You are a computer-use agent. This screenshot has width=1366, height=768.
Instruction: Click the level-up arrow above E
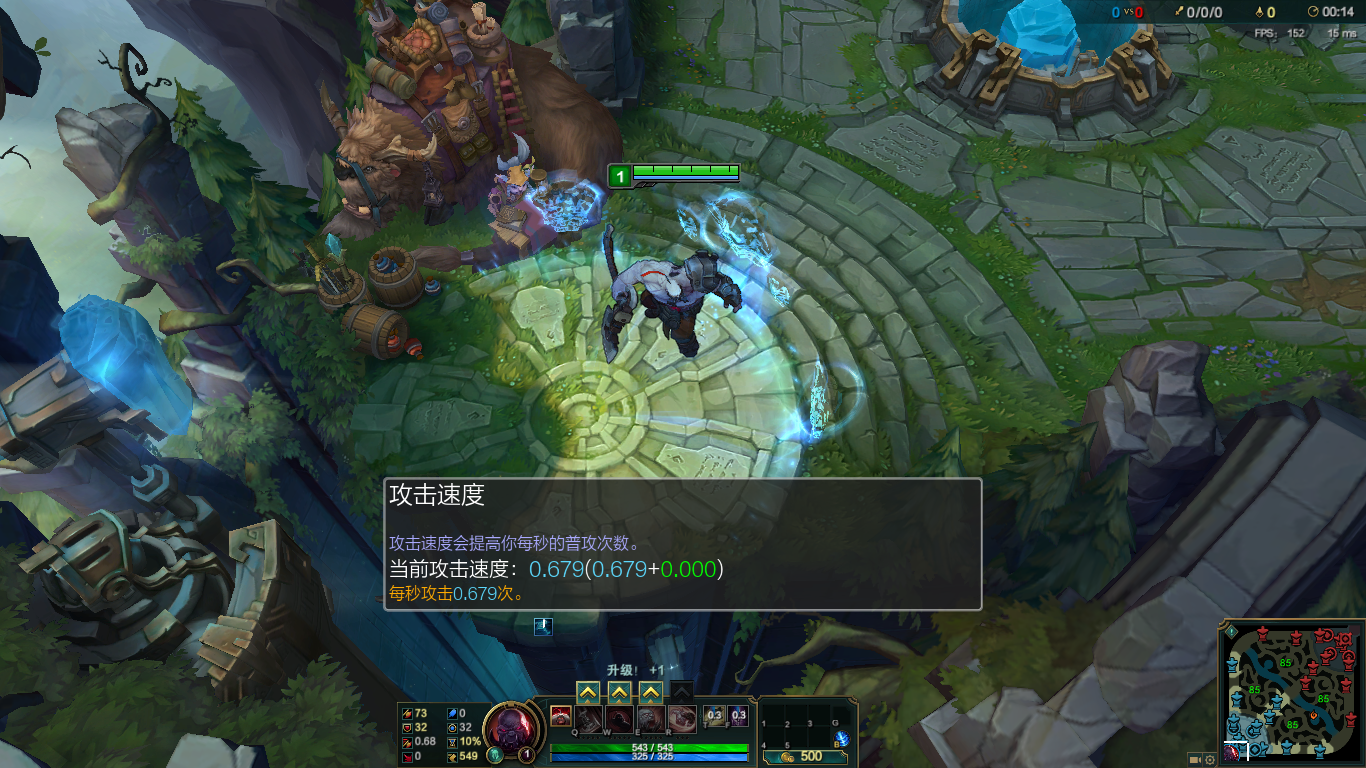[649, 691]
